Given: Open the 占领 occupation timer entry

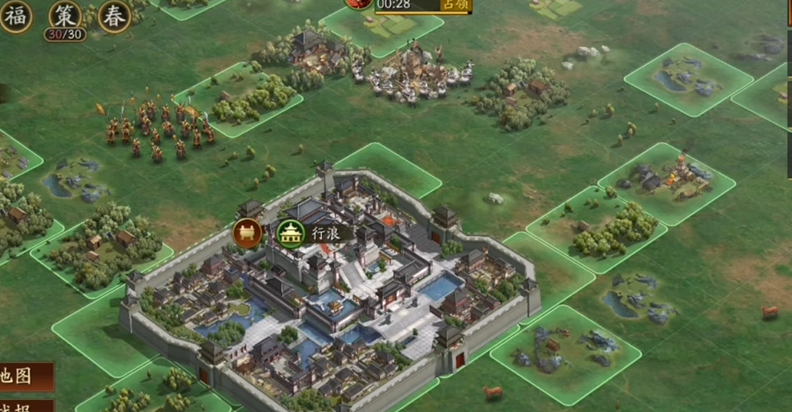Looking at the screenshot, I should click(410, 5).
